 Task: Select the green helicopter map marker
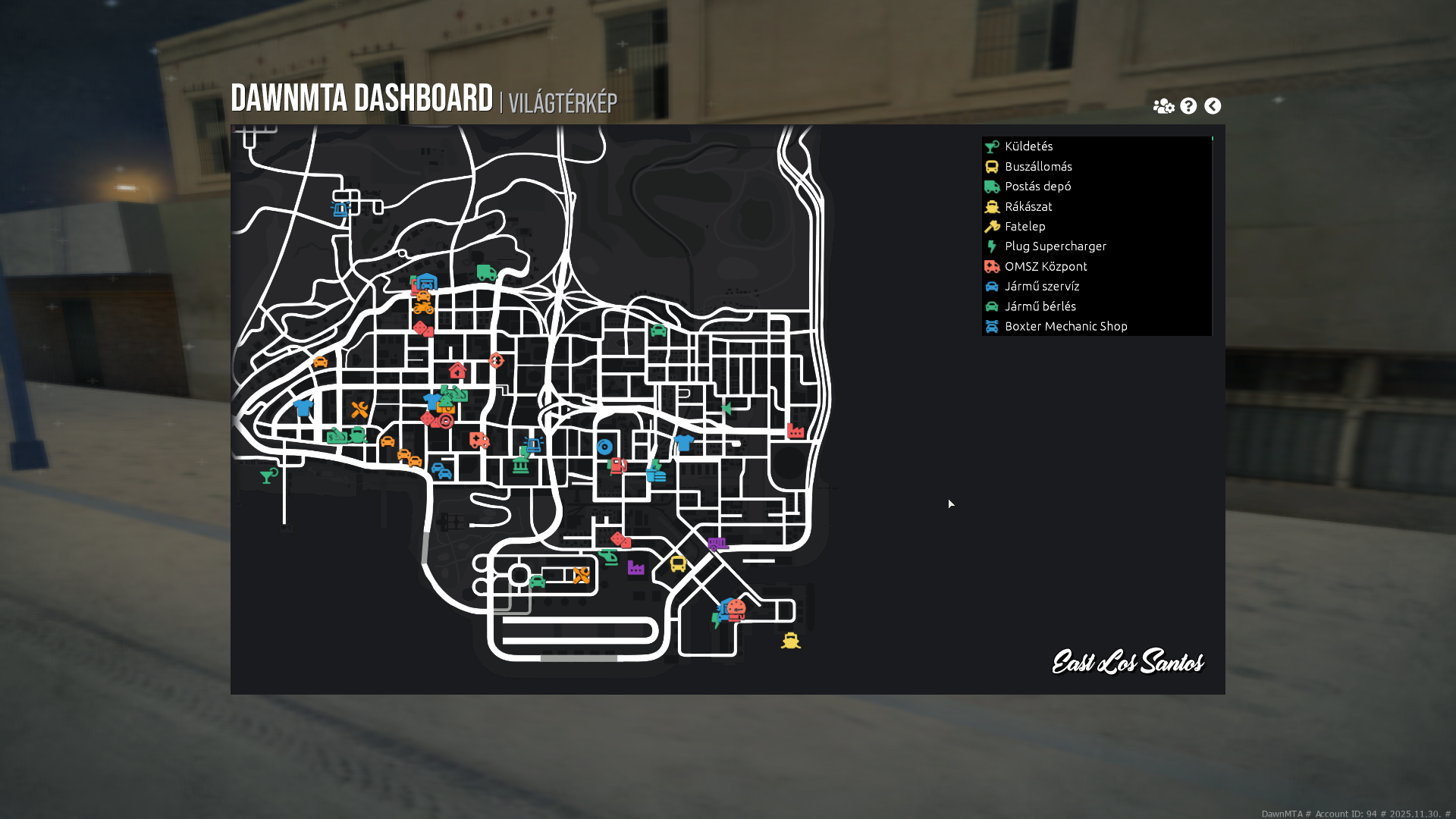(608, 557)
